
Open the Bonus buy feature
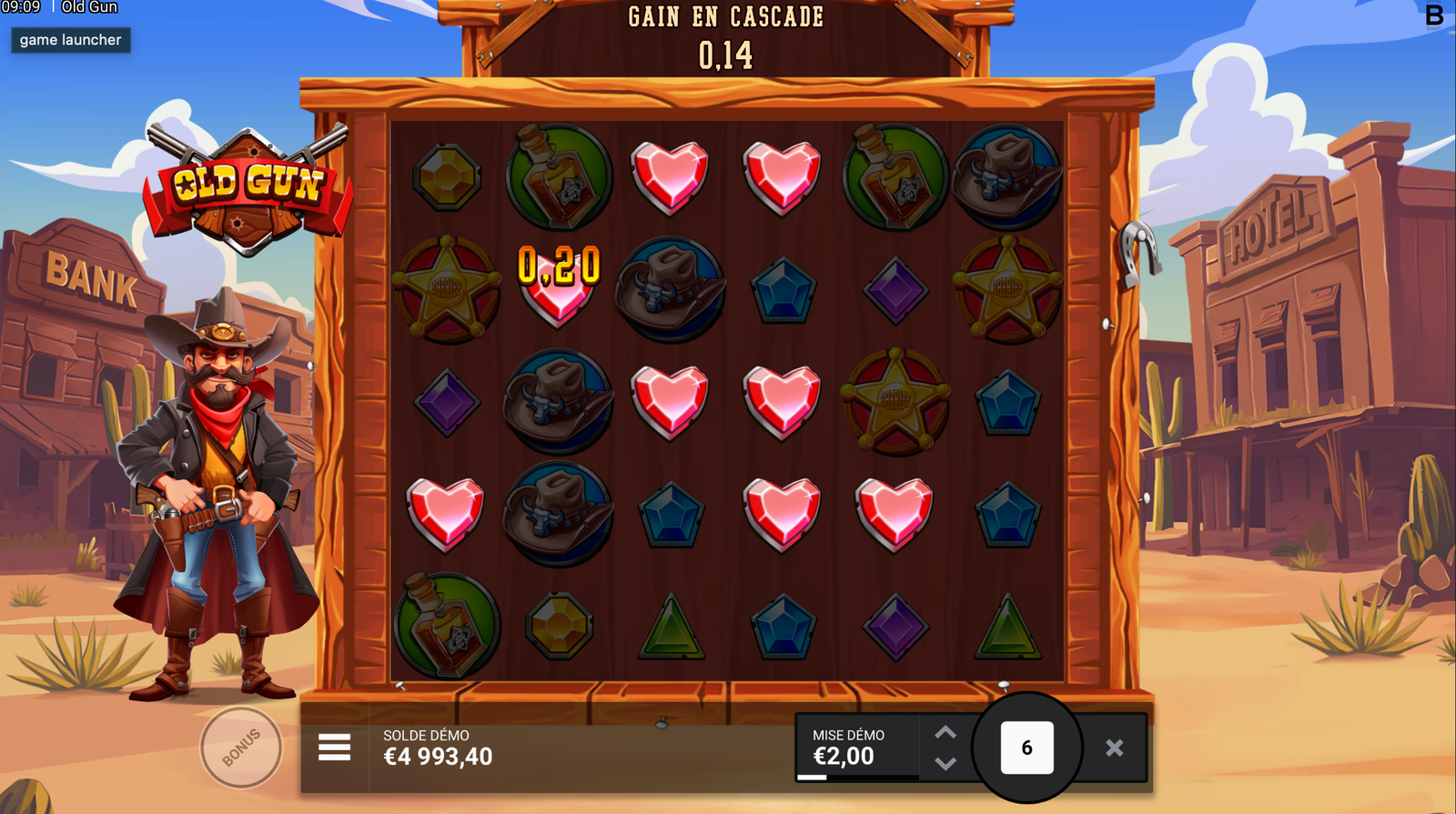click(241, 748)
